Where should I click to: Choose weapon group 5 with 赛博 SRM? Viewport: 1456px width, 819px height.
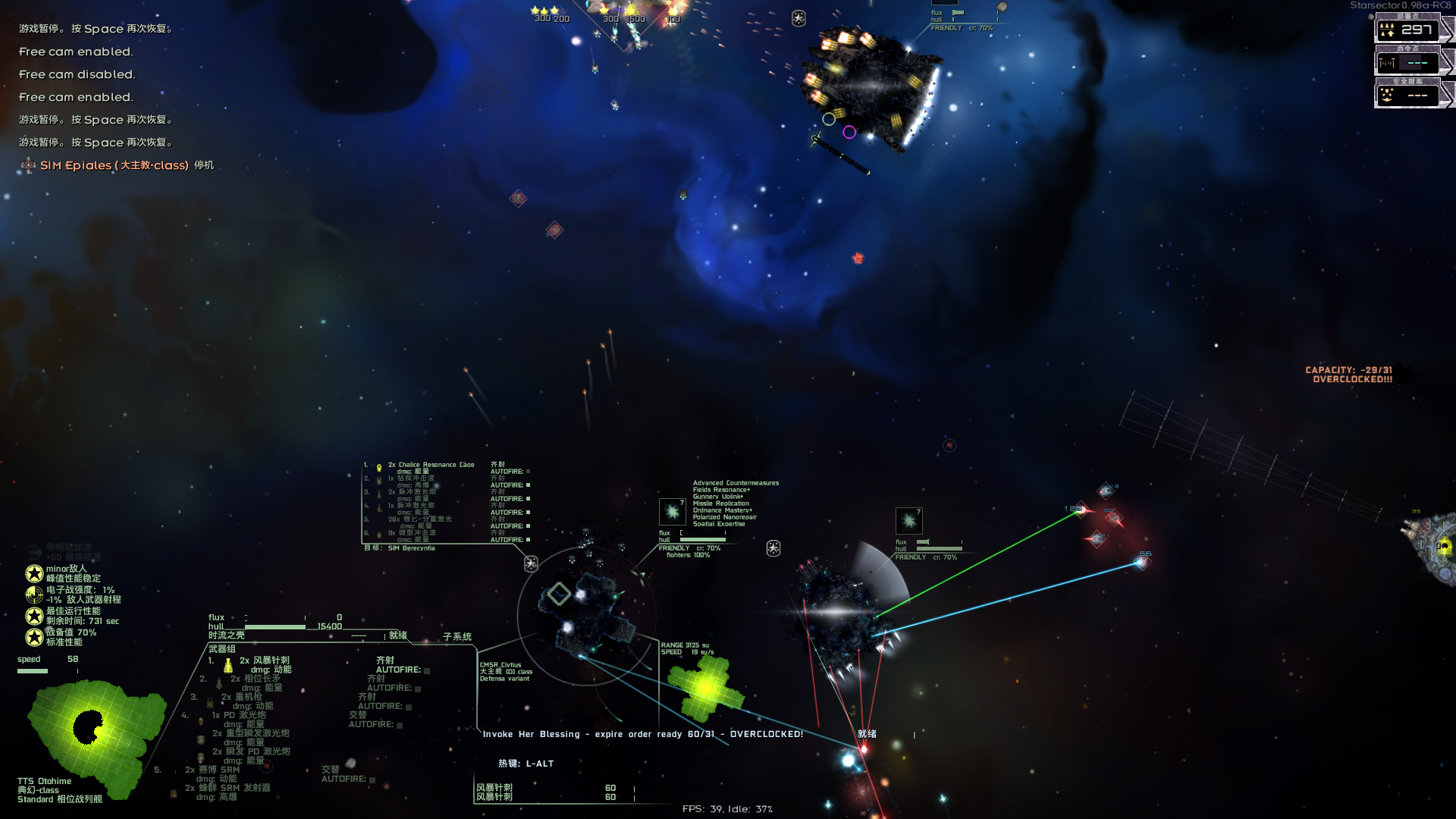213,770
